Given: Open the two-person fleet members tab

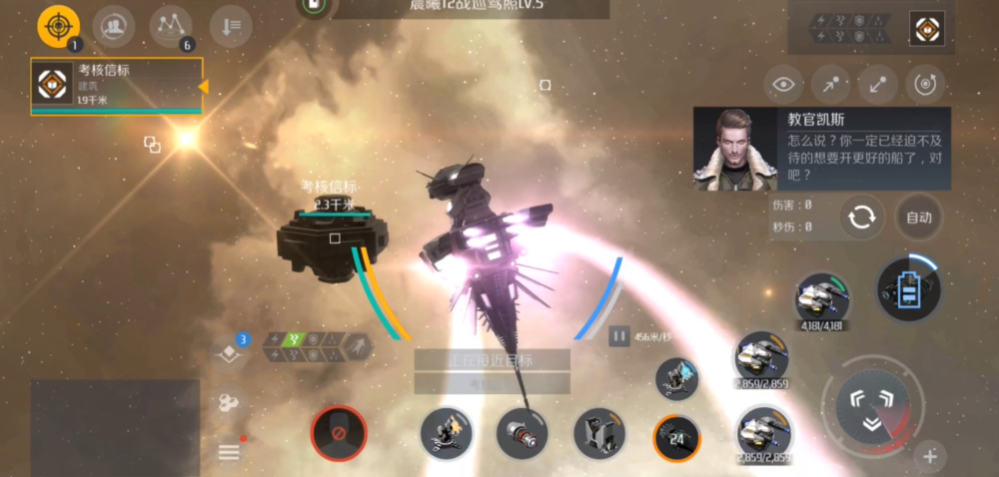Looking at the screenshot, I should coord(114,26).
